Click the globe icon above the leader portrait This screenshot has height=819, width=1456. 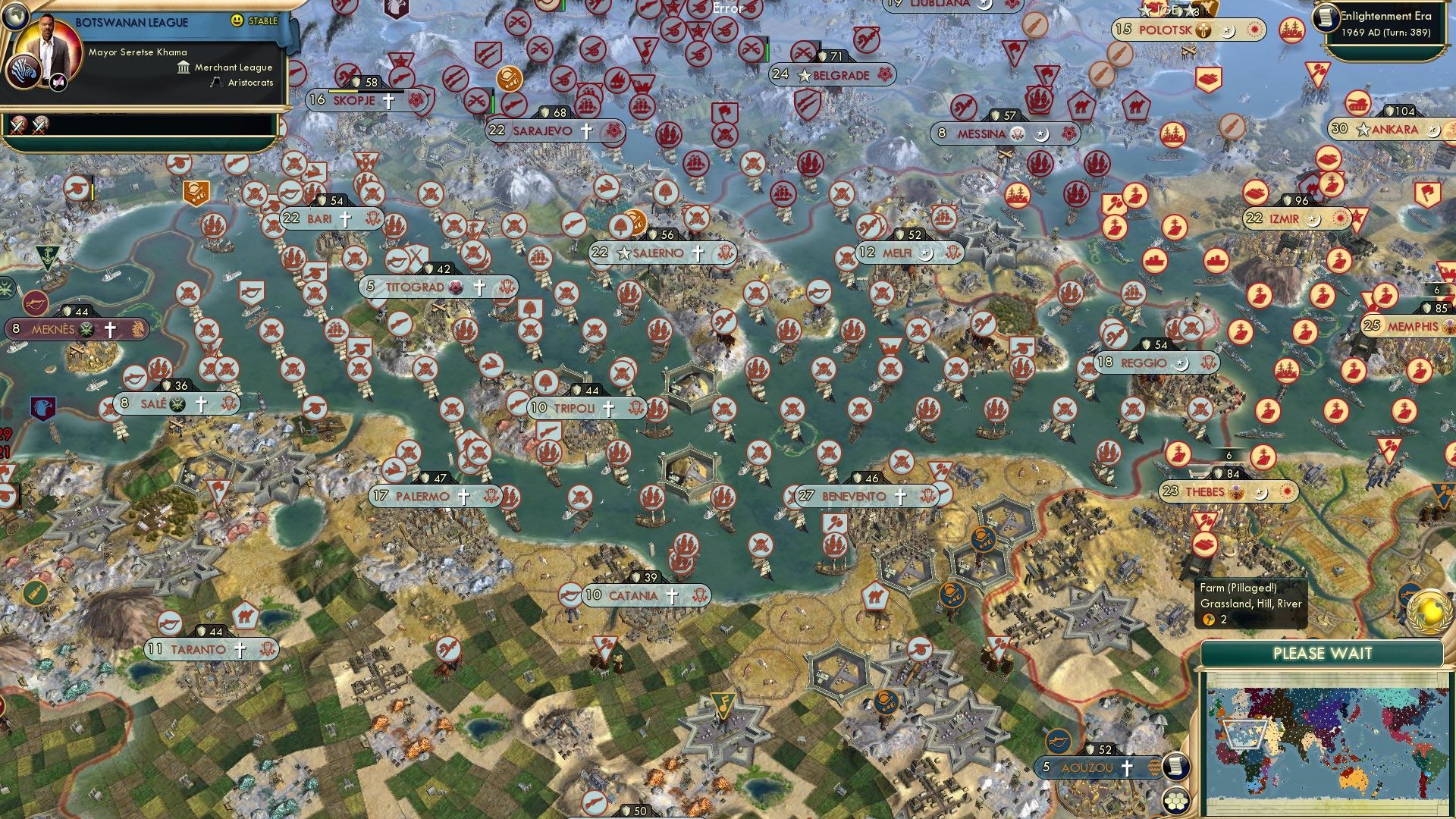tap(15, 15)
